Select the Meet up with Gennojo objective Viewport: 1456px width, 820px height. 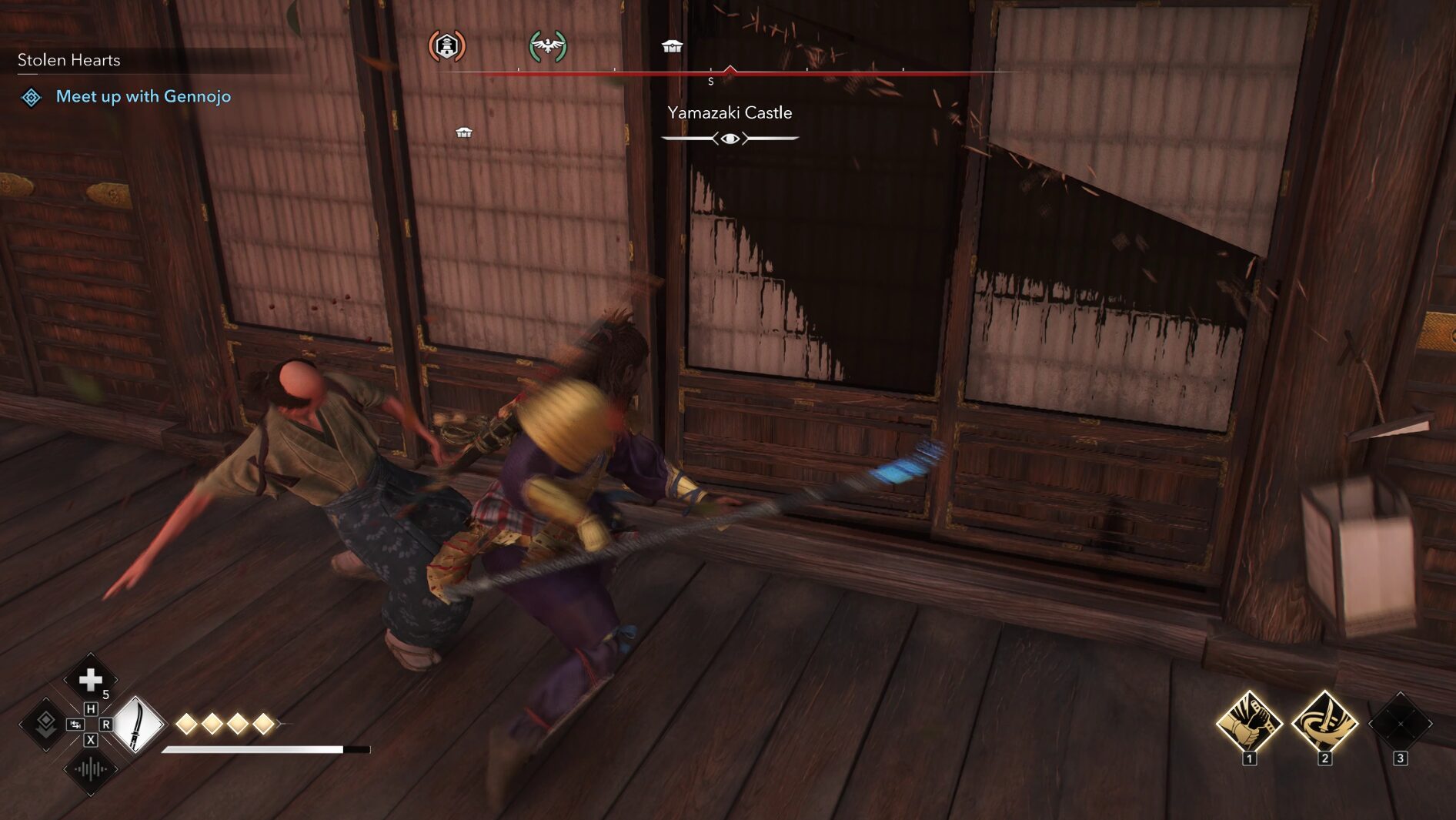[143, 96]
